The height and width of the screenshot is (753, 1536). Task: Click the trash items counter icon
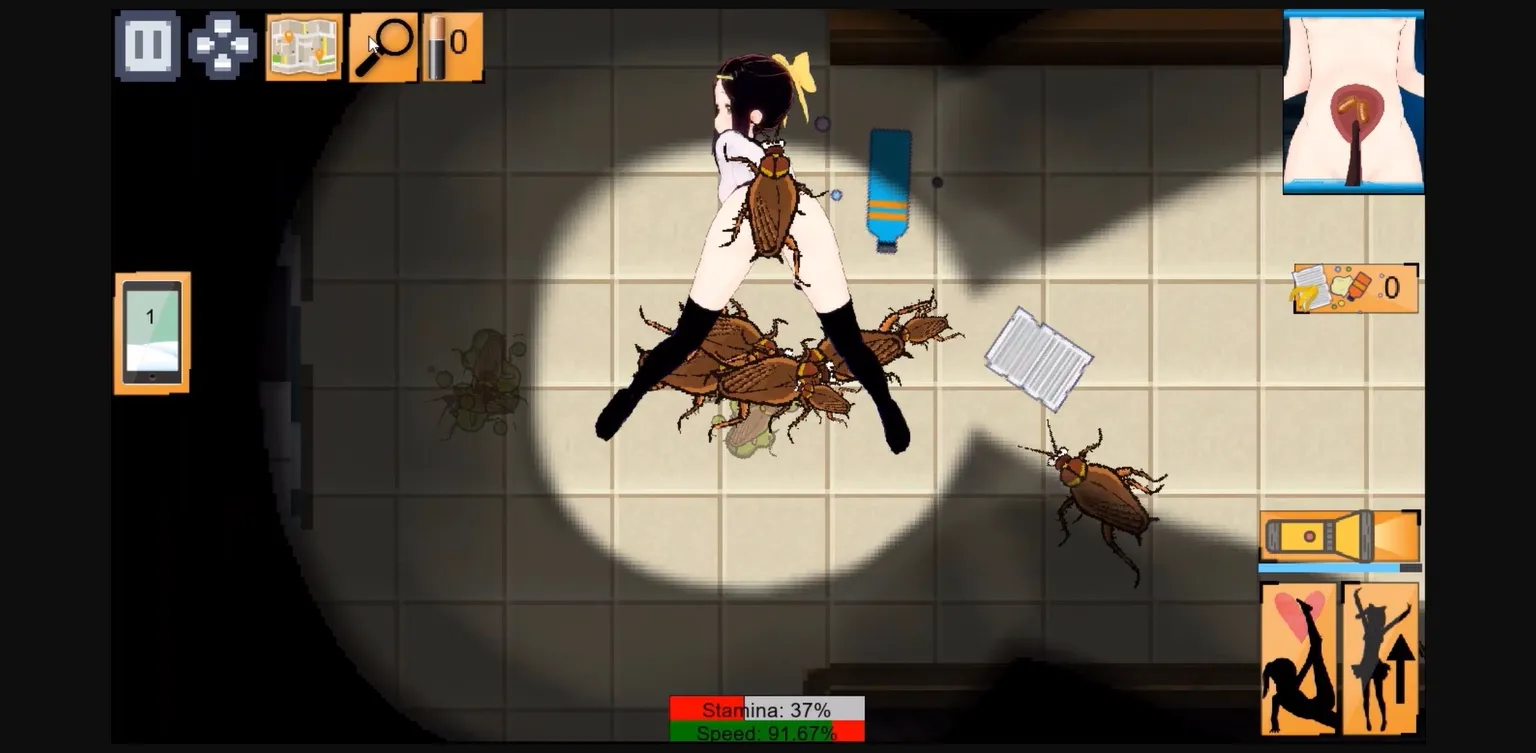(1355, 288)
